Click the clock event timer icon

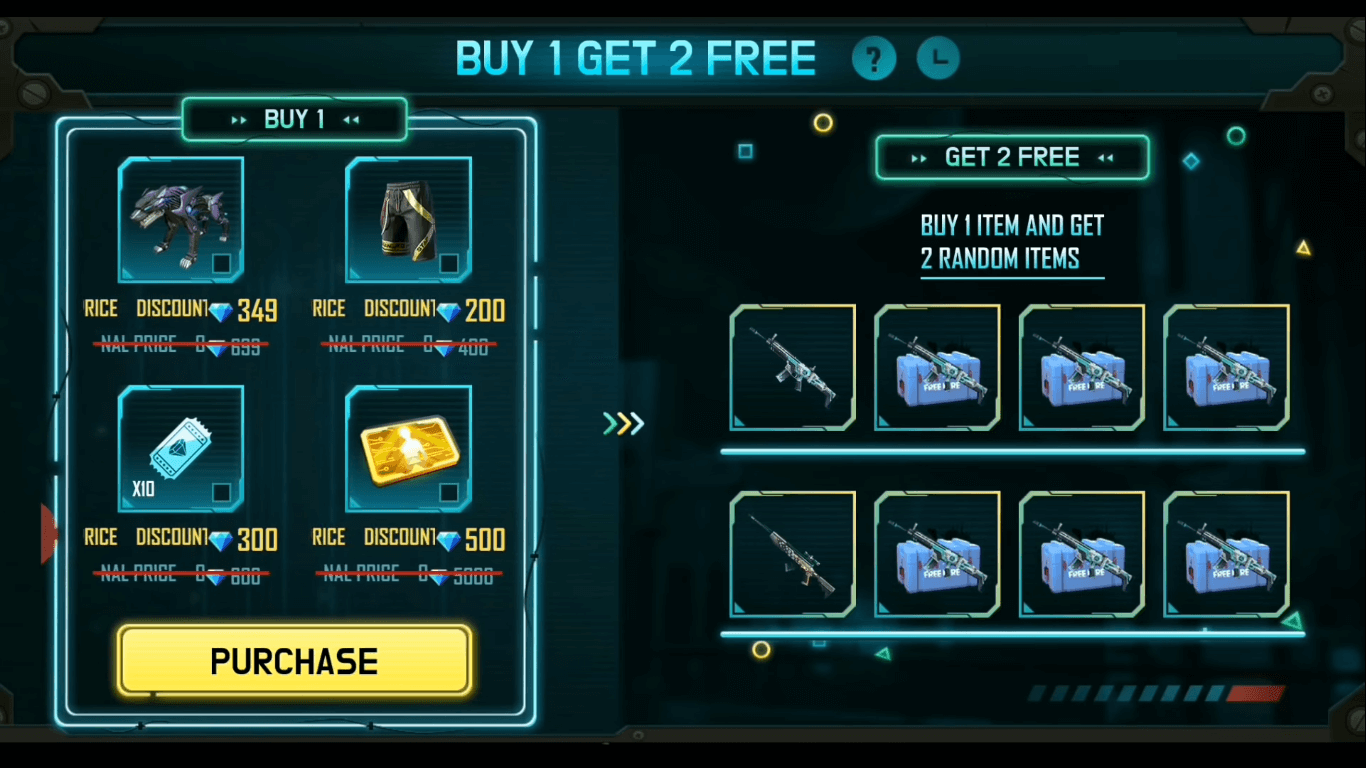coord(937,59)
